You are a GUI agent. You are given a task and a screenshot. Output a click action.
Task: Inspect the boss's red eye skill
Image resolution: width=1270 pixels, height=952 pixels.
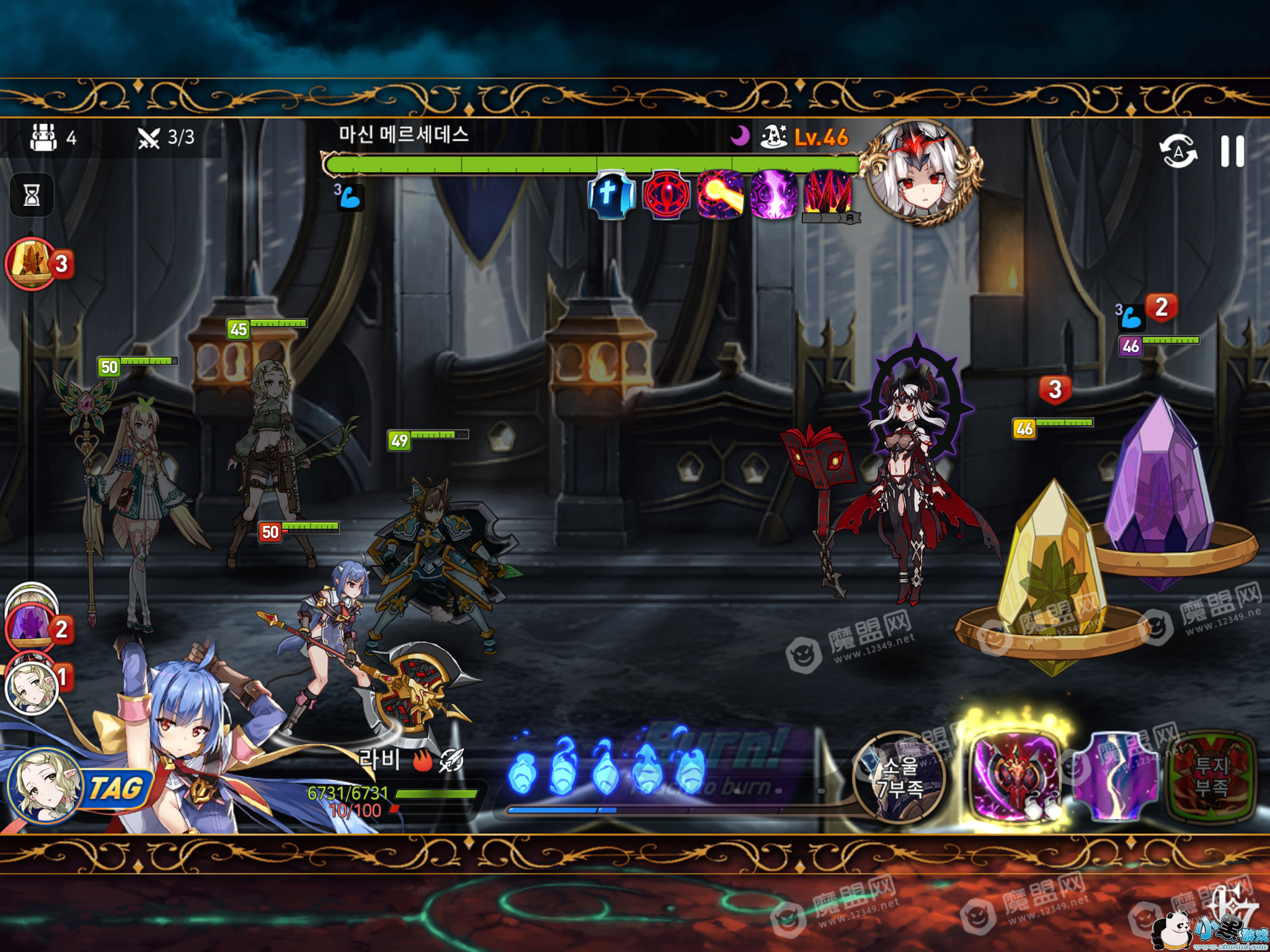[666, 195]
